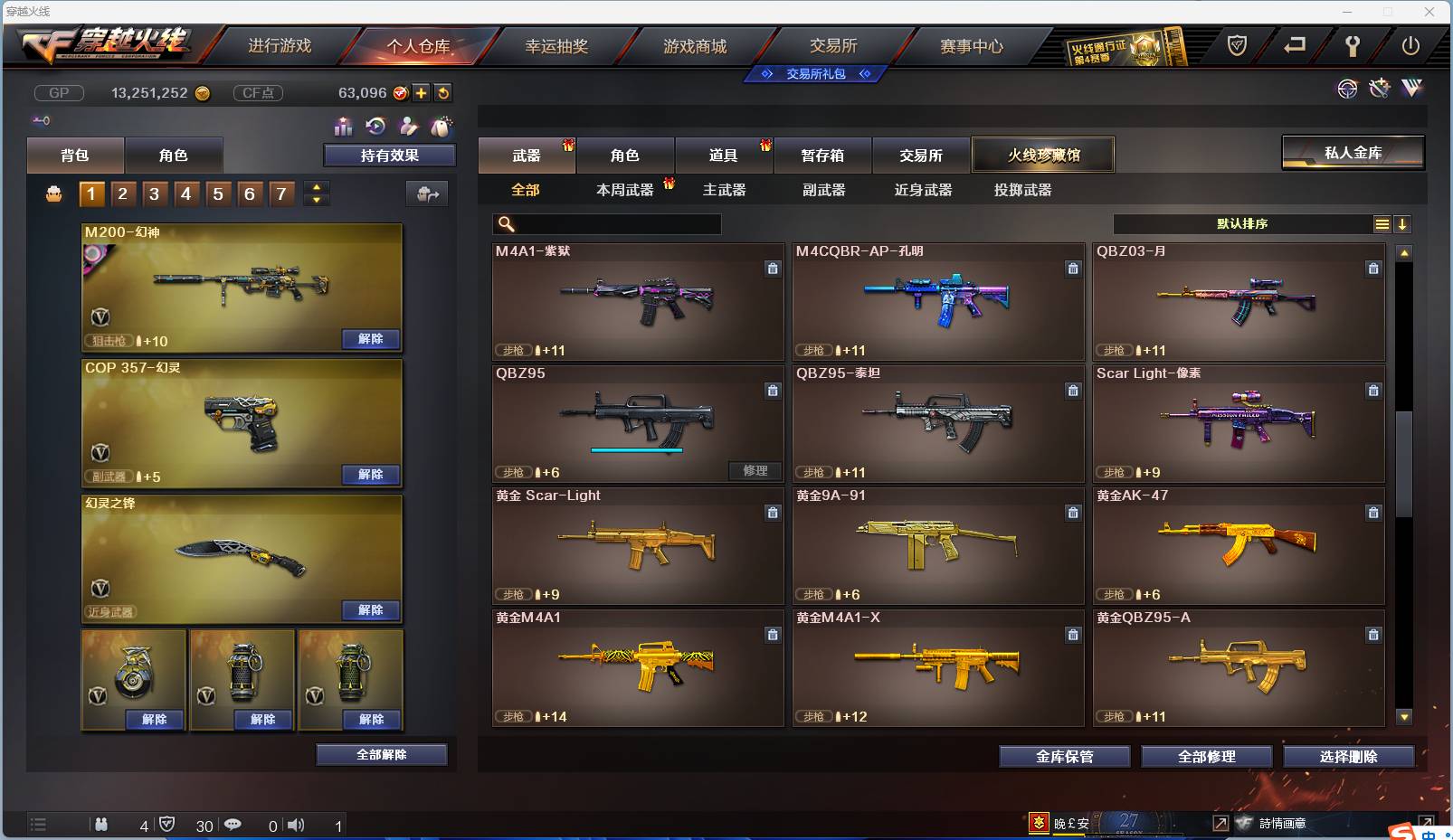Open the recharge plus icon beside CF点 balance
The height and width of the screenshot is (840, 1453).
point(420,92)
